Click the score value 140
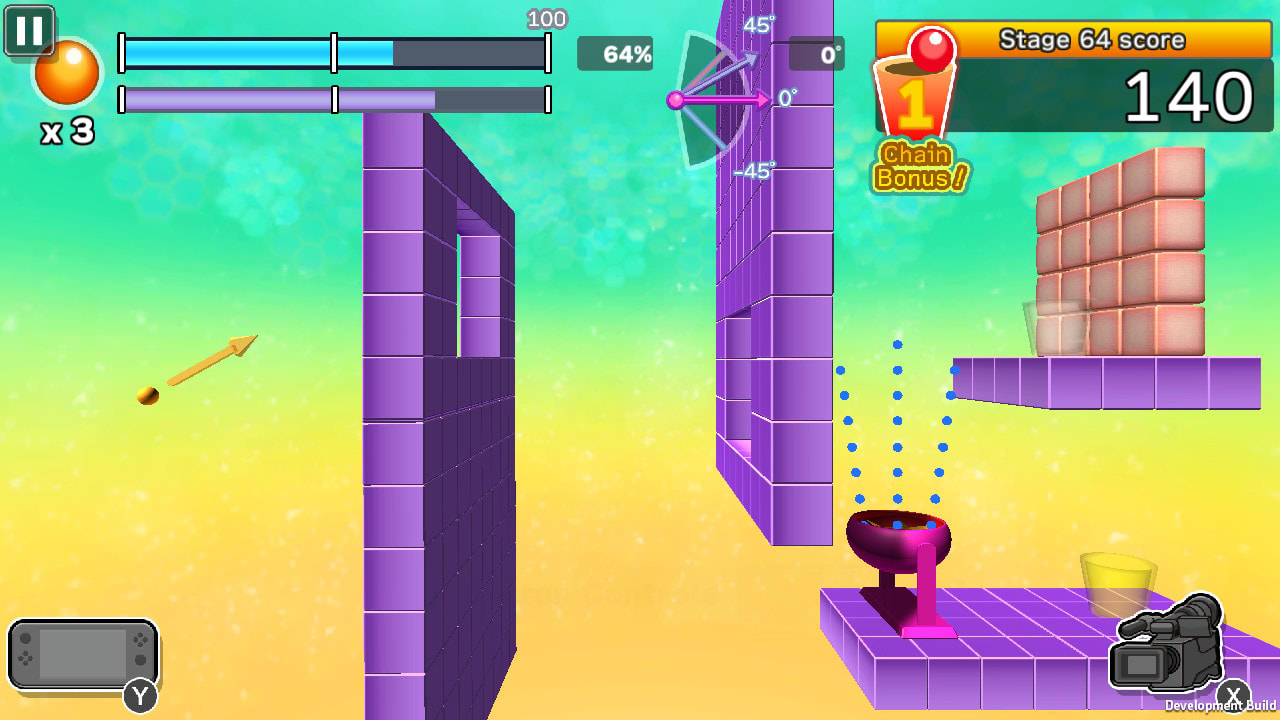 pos(1188,97)
